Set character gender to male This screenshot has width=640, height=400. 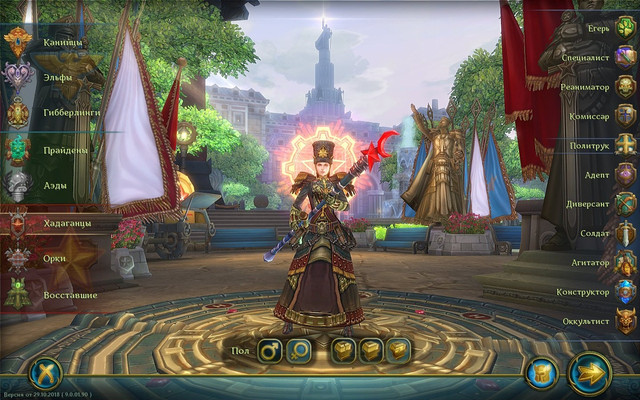(270, 350)
